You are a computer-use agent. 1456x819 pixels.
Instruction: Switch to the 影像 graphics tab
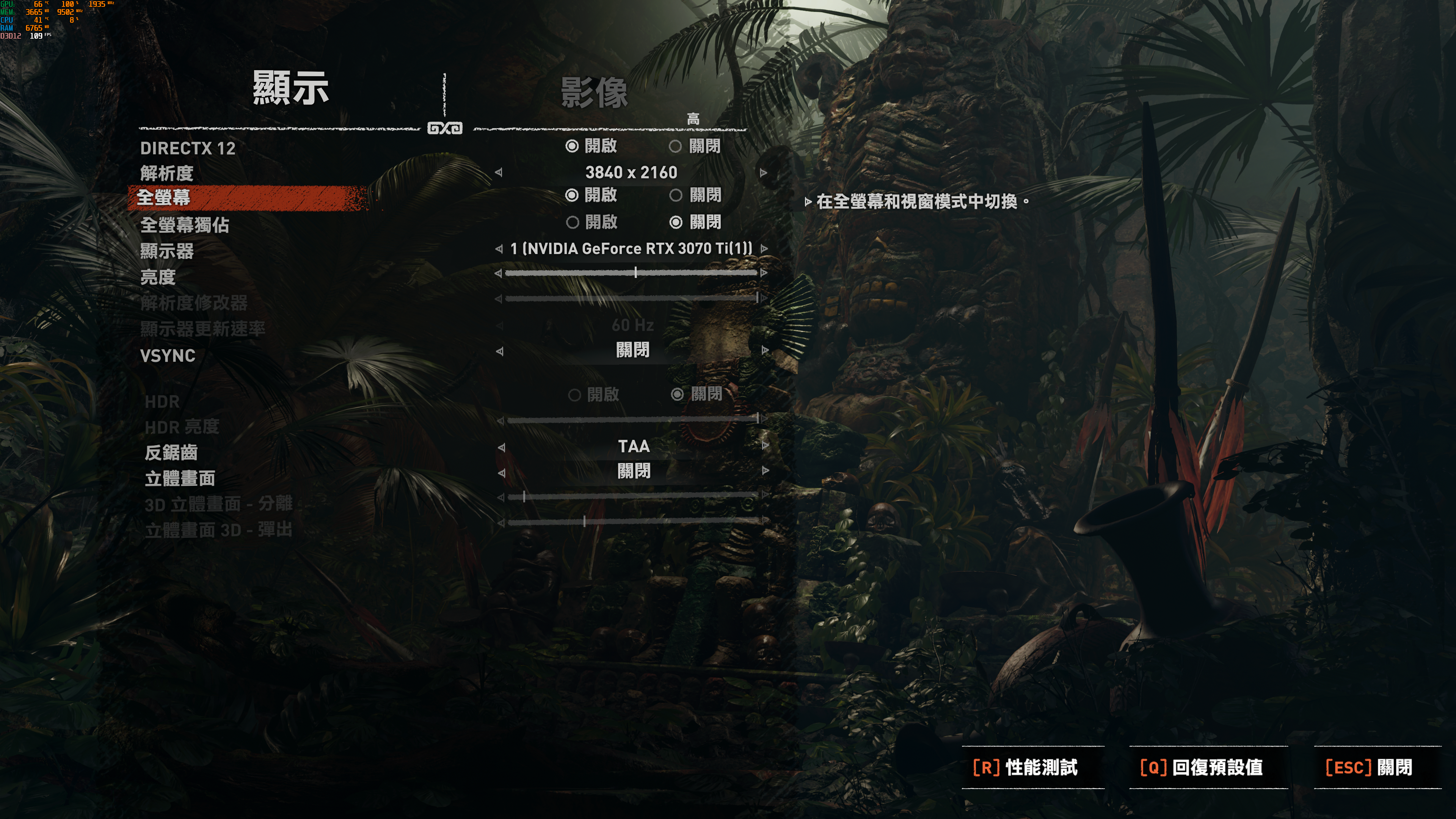[593, 93]
